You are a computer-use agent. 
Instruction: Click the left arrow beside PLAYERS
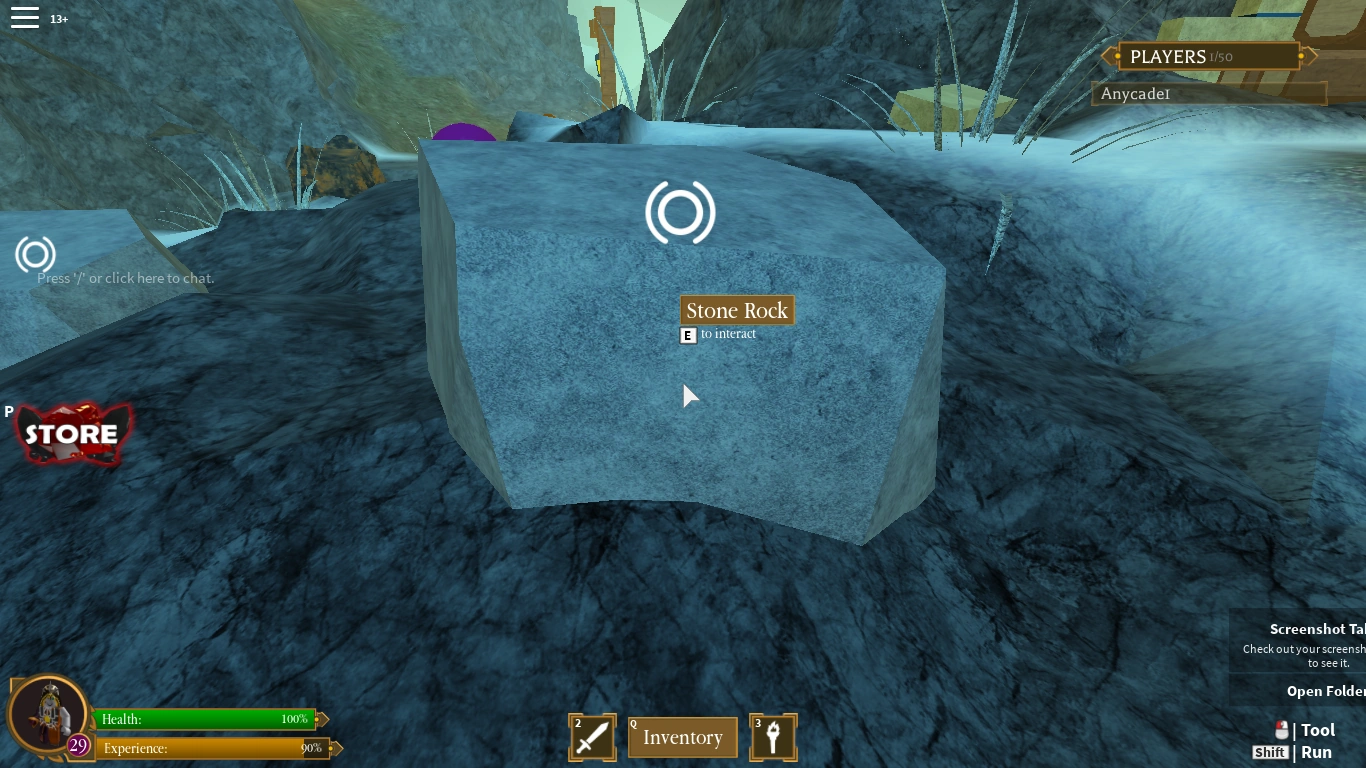[1110, 56]
